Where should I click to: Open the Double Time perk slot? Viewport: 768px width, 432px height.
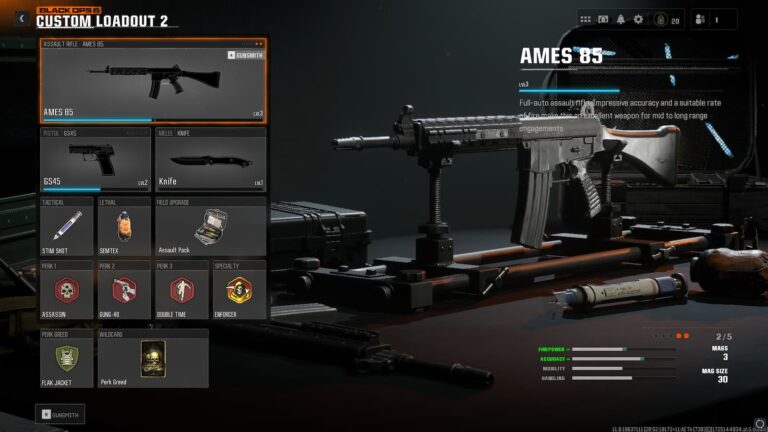tap(182, 290)
